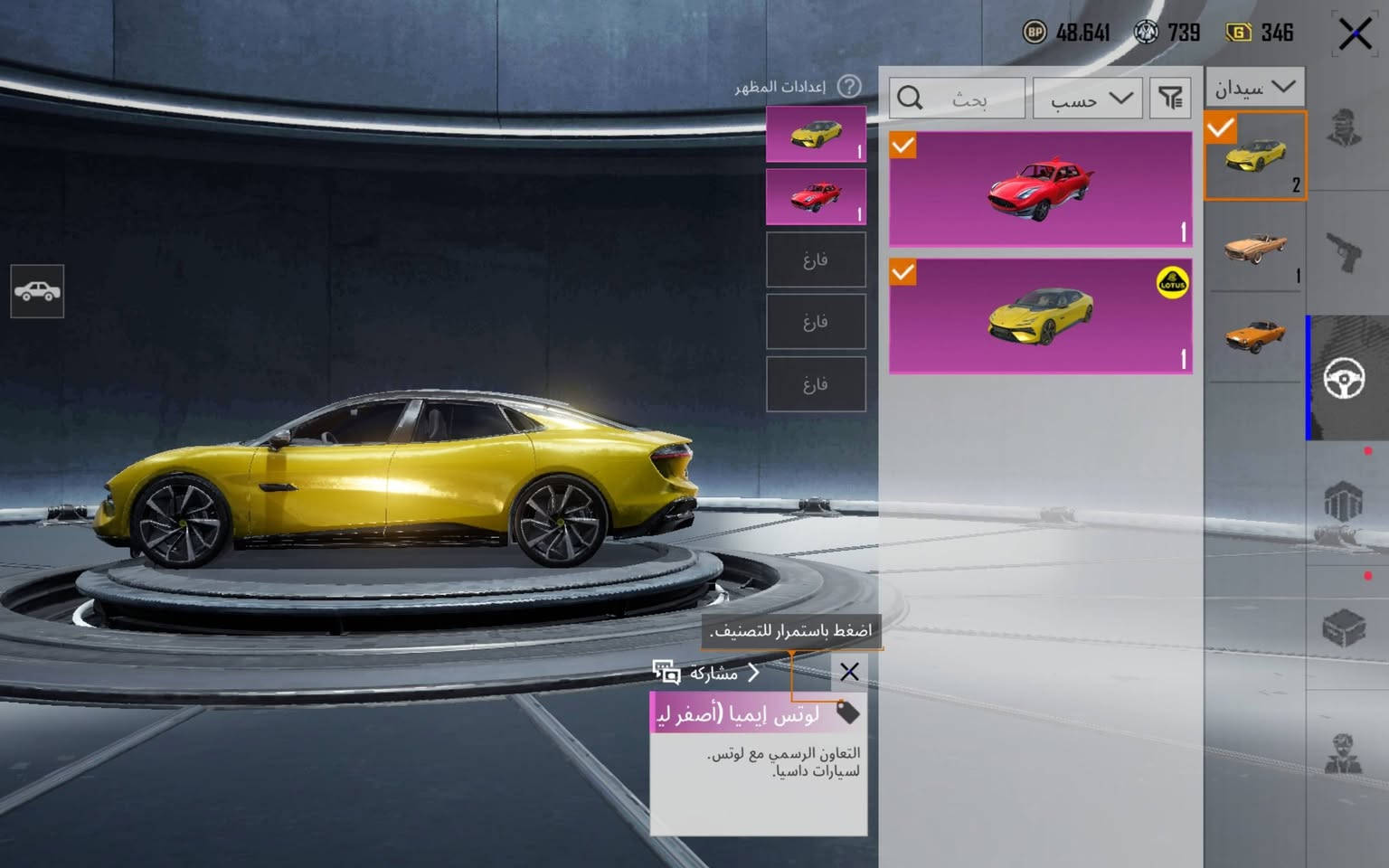1389x868 pixels.
Task: Share the vehicle via مشاركة button
Action: click(x=705, y=673)
